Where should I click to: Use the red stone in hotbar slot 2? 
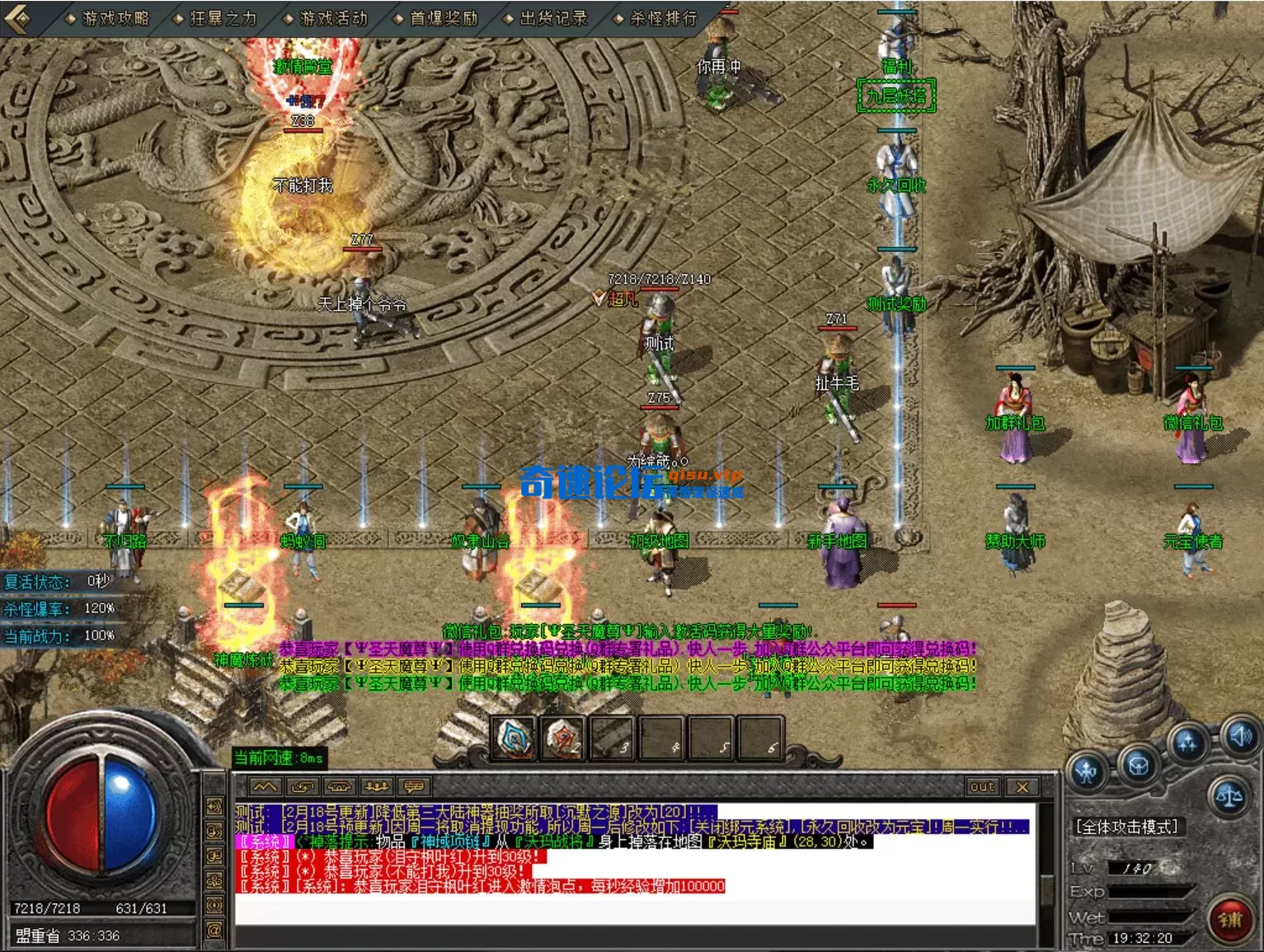point(564,737)
